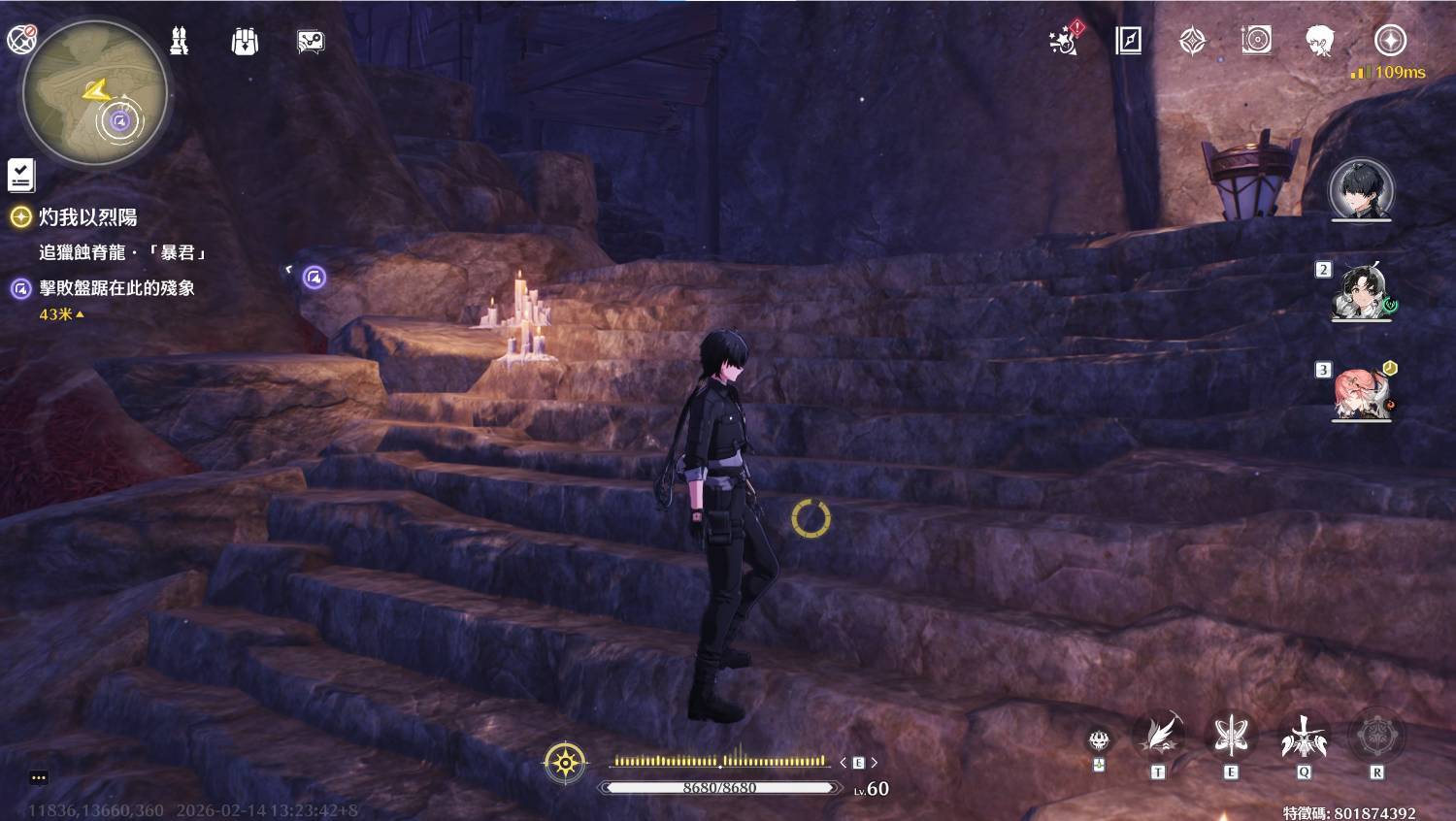Track the 擊敗盤踞在此的殘象 objective
The width and height of the screenshot is (1456, 821).
pyautogui.click(x=116, y=288)
